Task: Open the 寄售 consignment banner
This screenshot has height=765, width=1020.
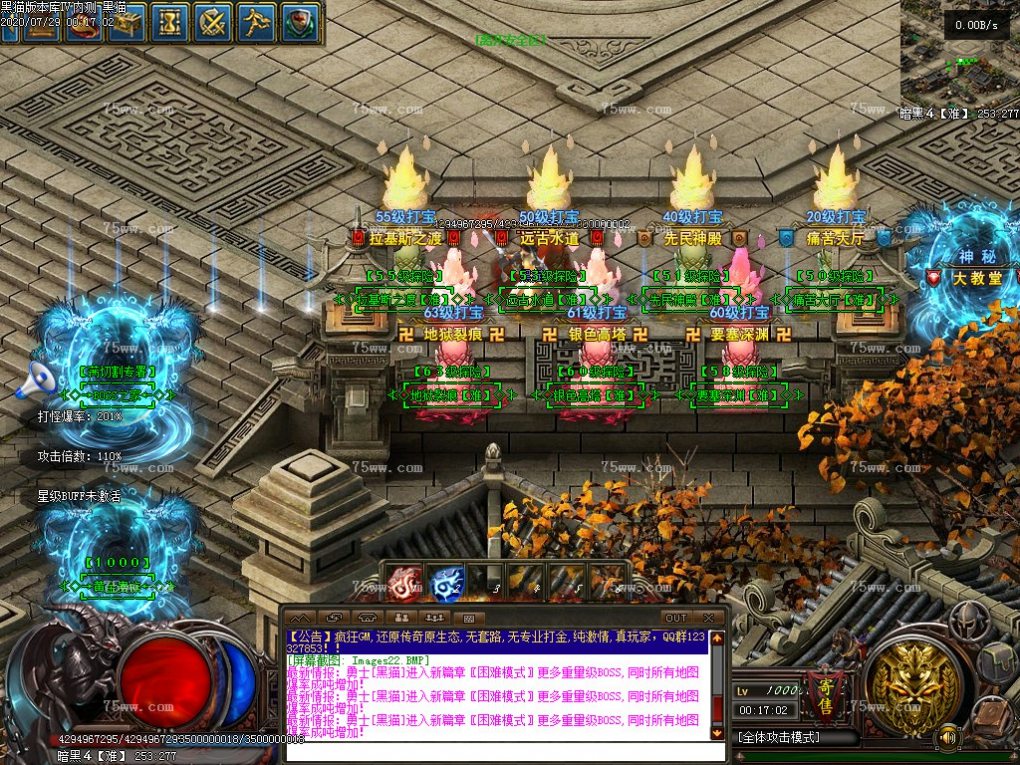Action: pos(822,693)
